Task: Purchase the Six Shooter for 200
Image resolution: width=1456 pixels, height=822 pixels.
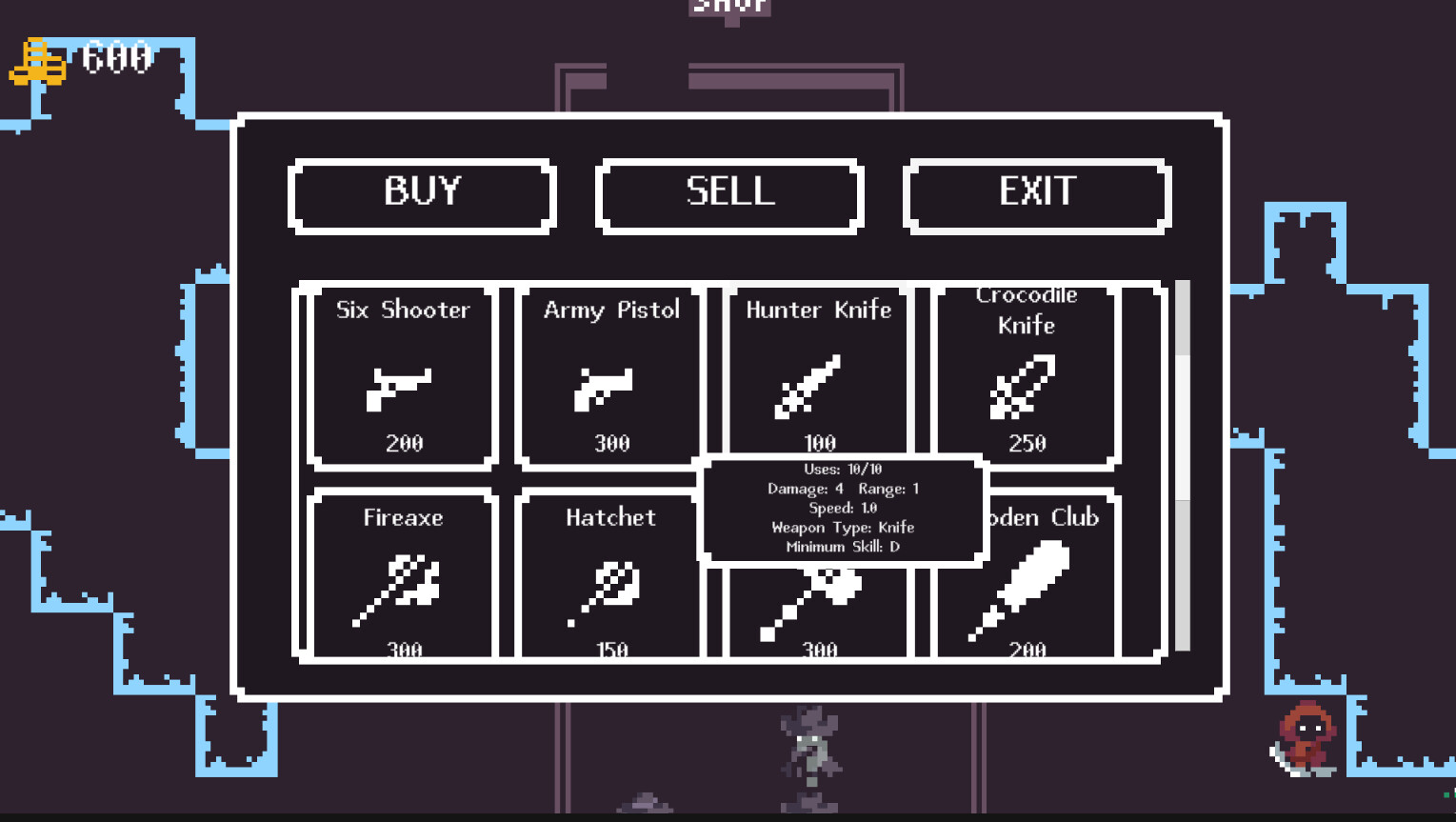Action: 401,376
